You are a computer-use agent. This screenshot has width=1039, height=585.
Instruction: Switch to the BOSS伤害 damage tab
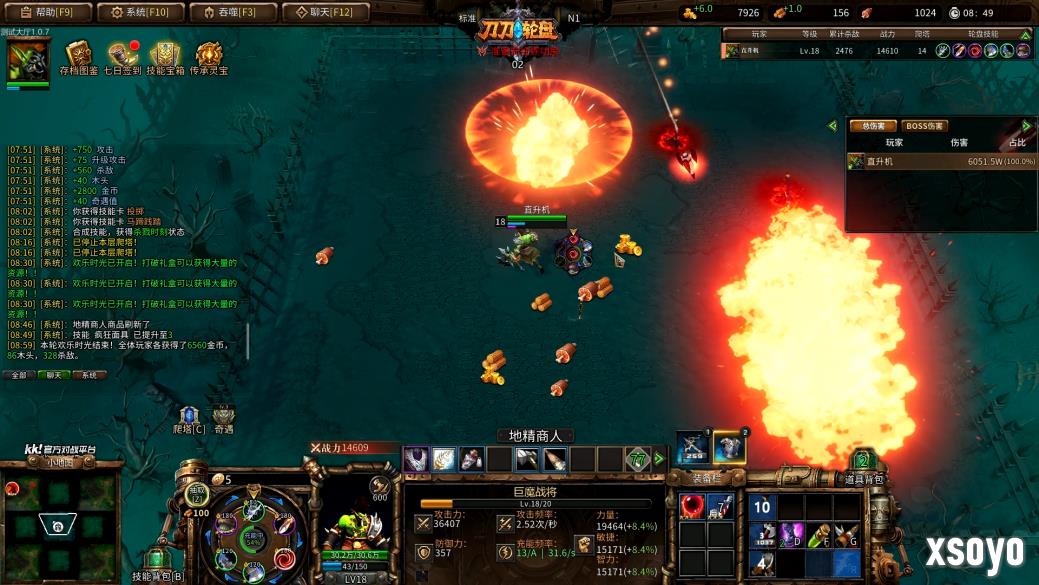[x=924, y=126]
